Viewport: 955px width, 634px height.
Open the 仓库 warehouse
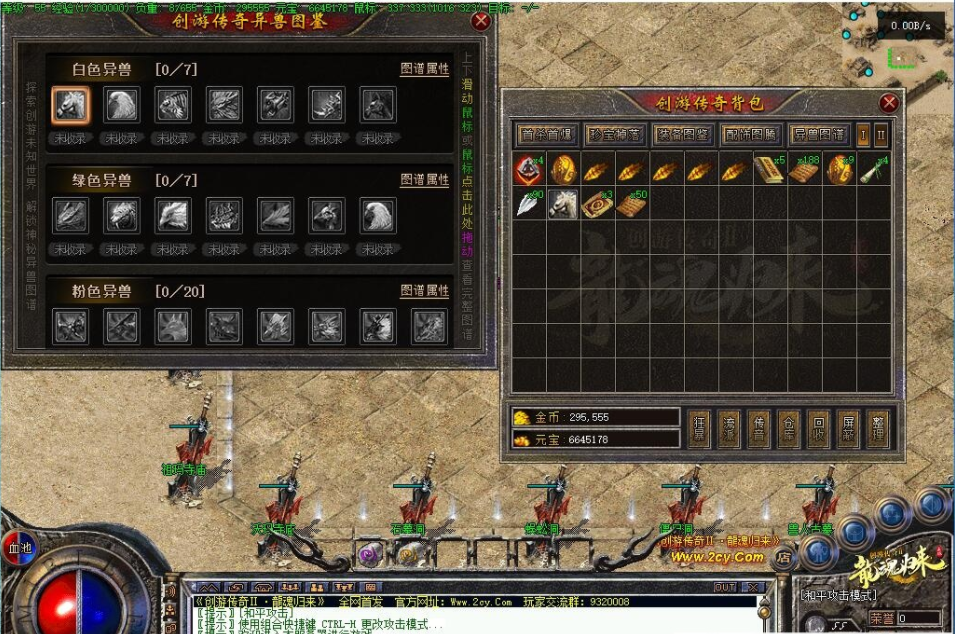(x=788, y=427)
